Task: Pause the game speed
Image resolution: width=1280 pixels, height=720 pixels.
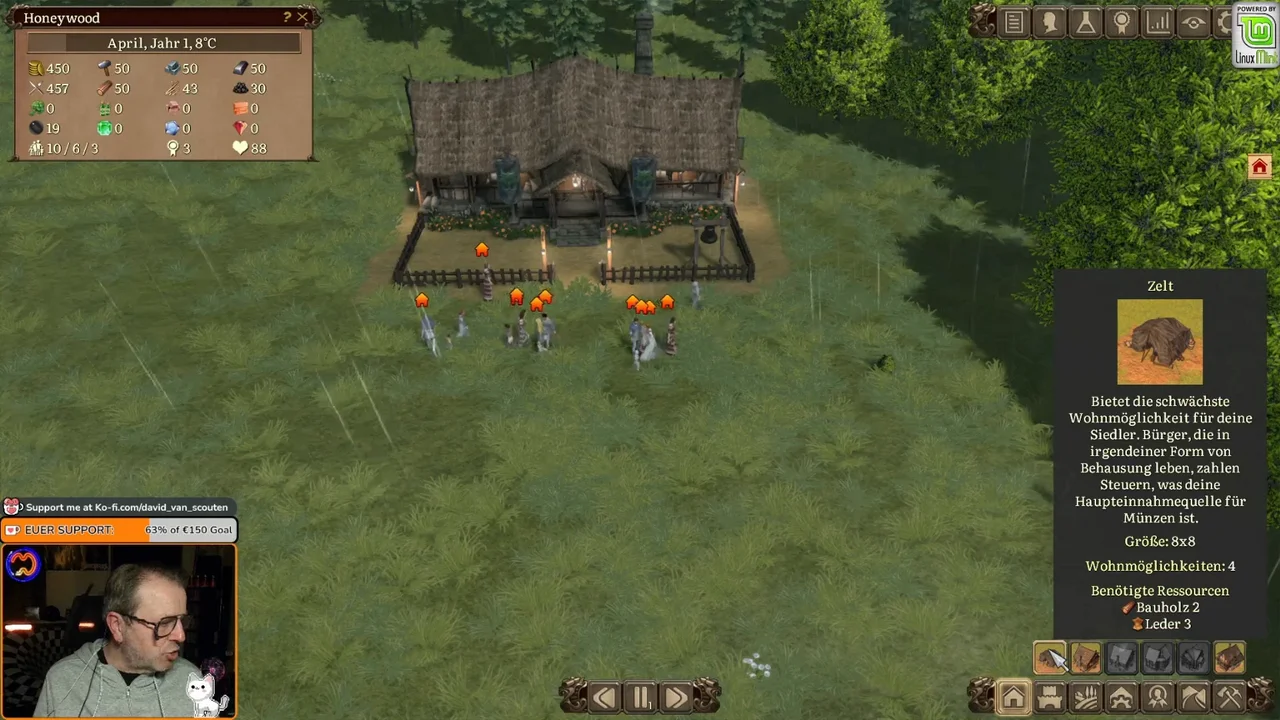Action: click(640, 697)
